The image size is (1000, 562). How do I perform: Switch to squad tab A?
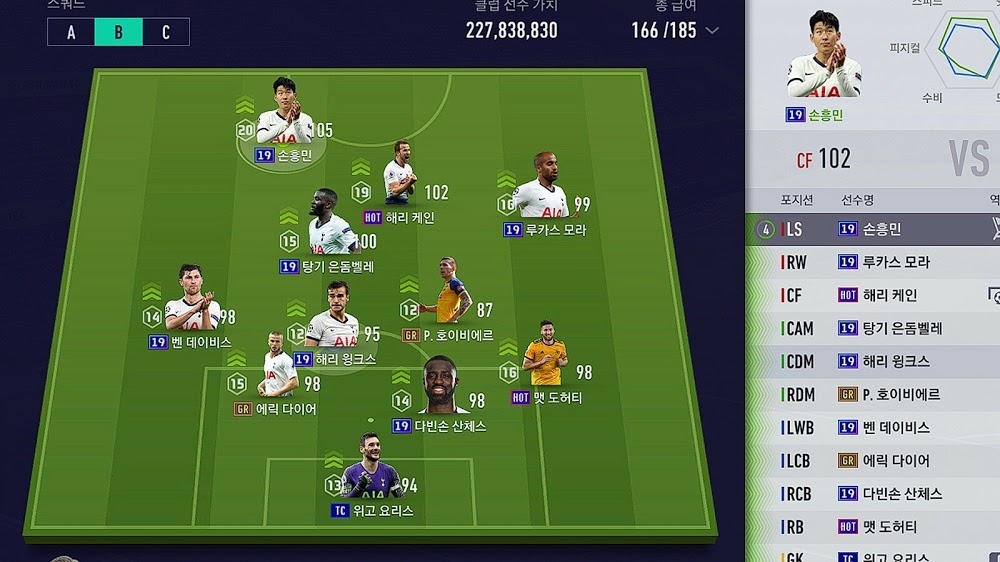pyautogui.click(x=71, y=32)
